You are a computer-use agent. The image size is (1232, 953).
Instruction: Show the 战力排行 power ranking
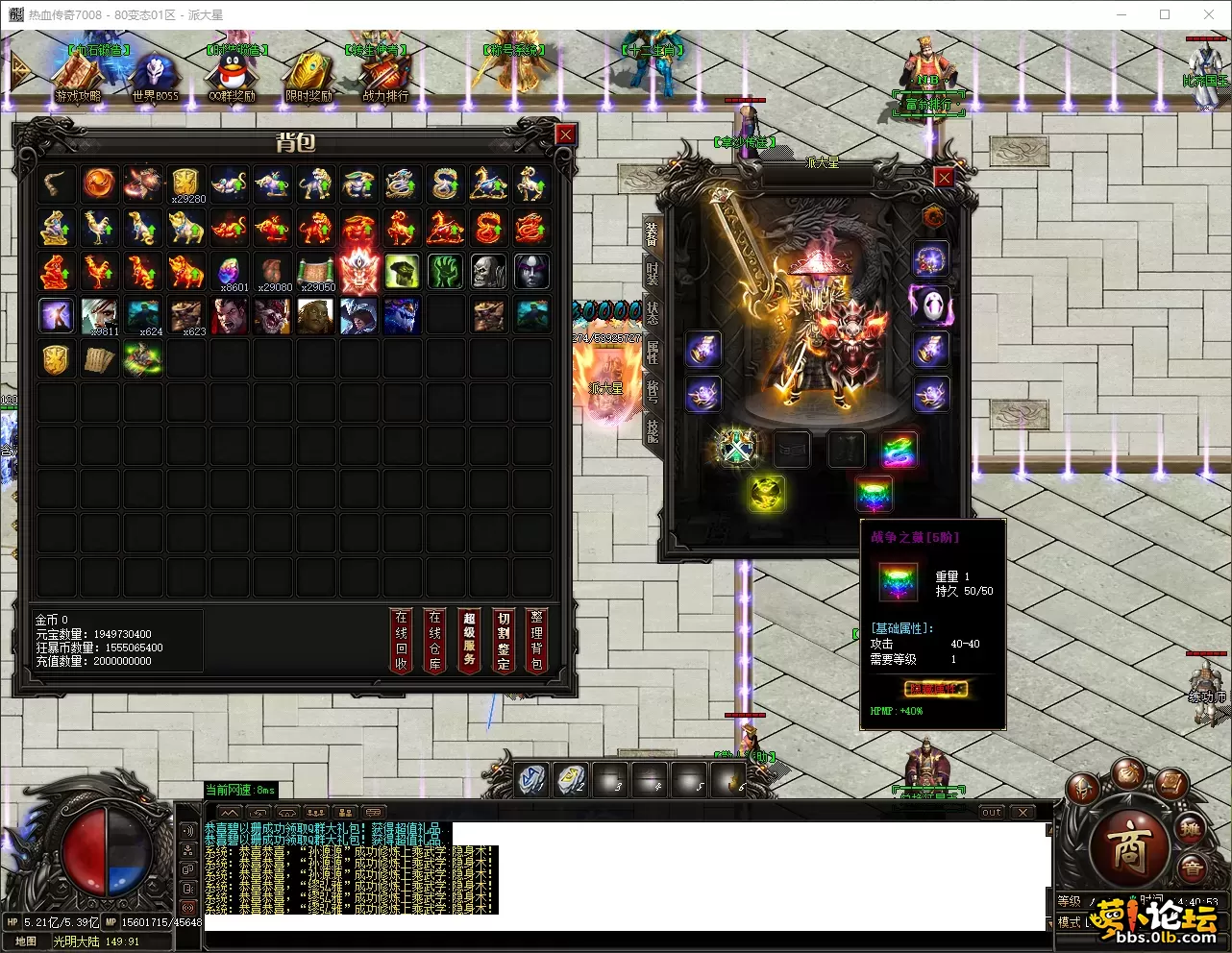click(x=385, y=76)
